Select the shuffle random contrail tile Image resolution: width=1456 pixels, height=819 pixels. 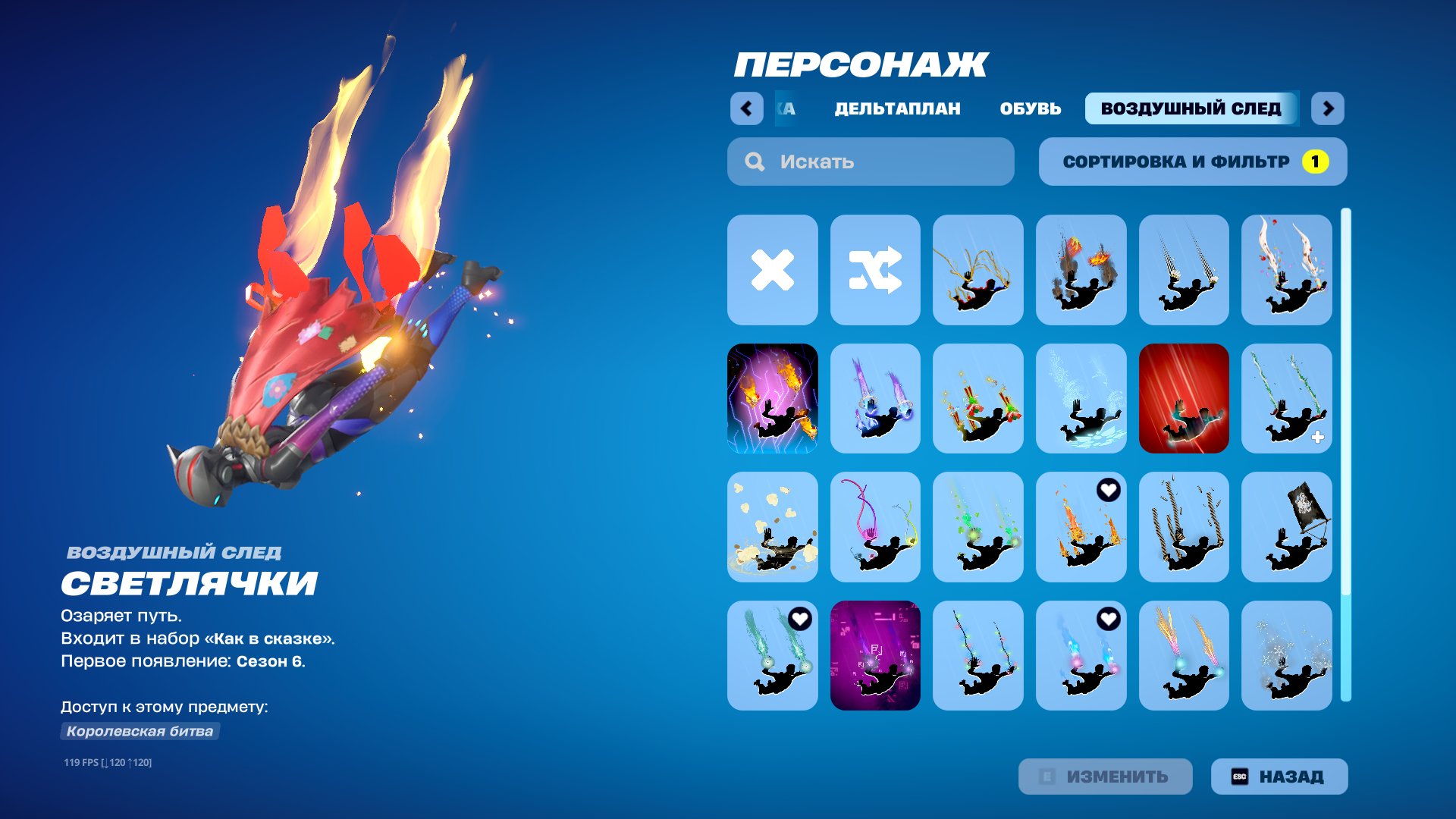[x=874, y=269]
